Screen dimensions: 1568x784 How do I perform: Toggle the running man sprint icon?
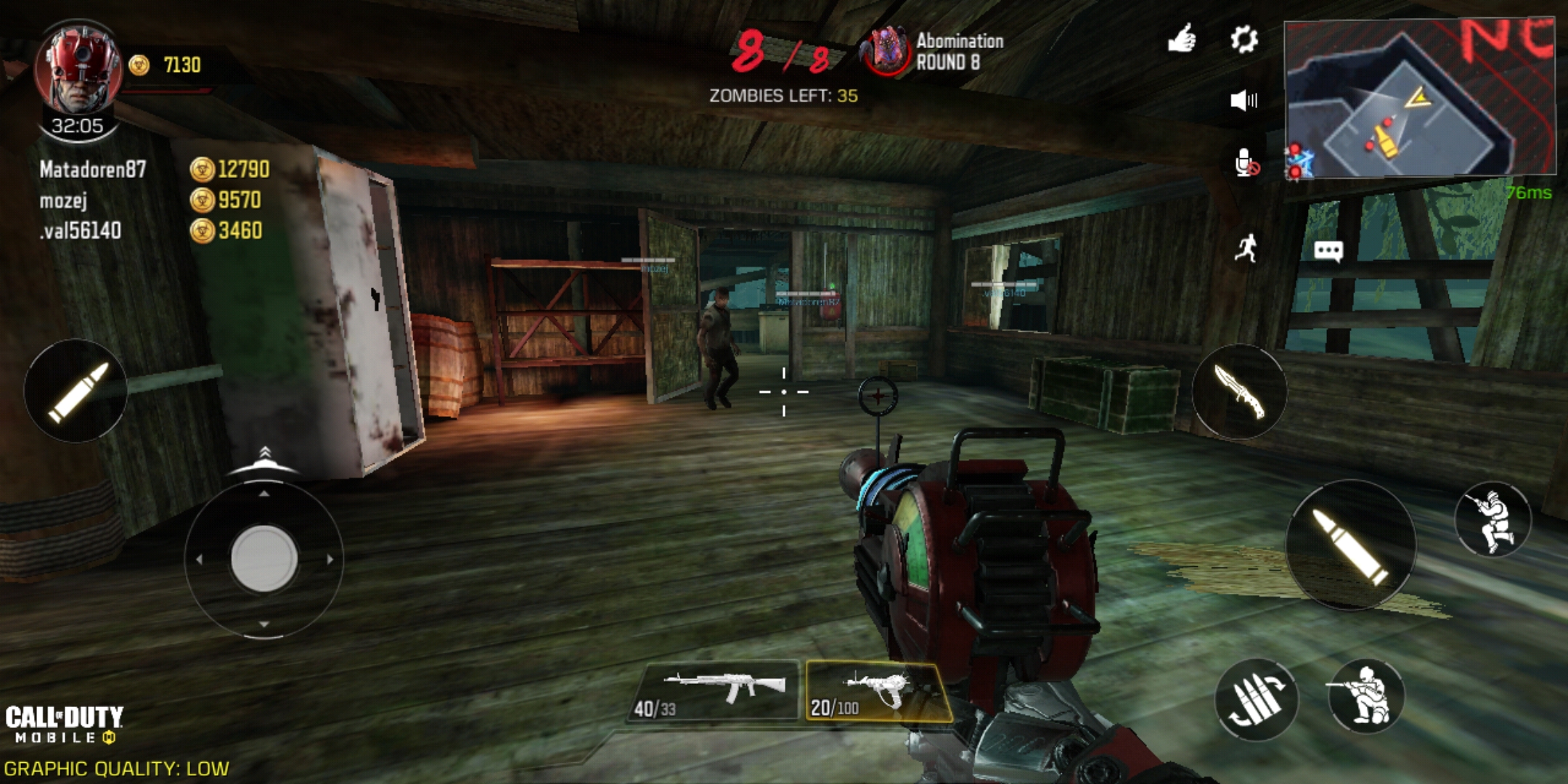coord(1246,249)
